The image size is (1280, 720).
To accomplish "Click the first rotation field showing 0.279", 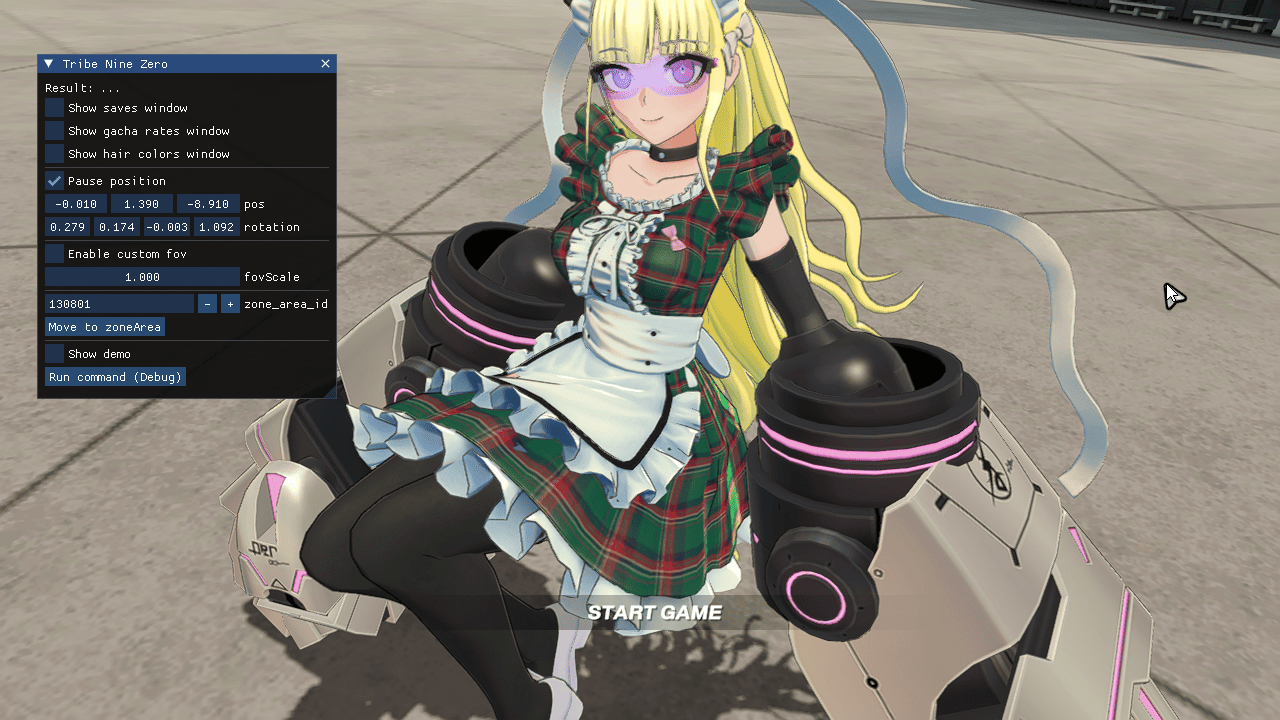I will (66, 227).
